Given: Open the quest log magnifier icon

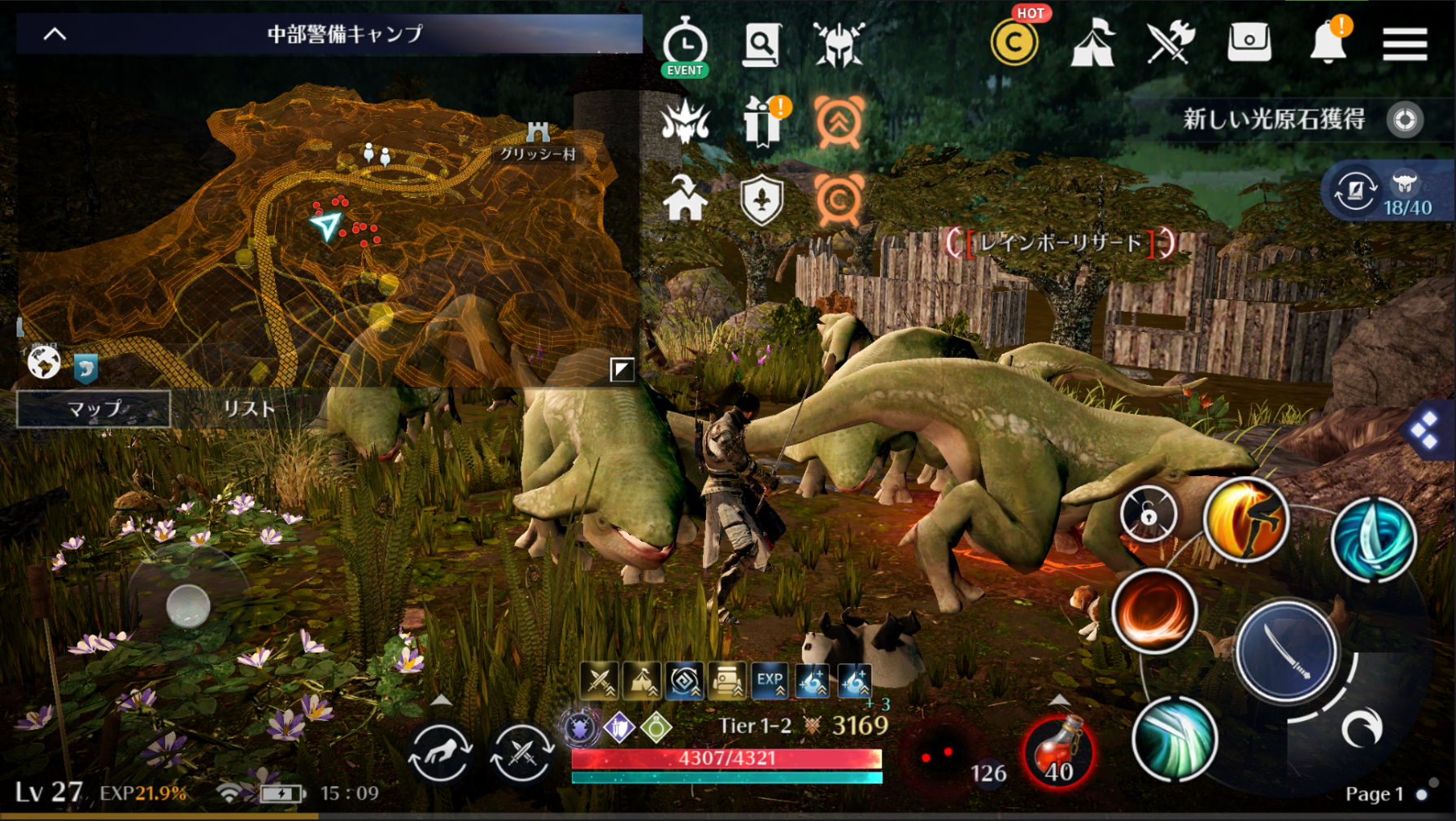Looking at the screenshot, I should [x=762, y=45].
